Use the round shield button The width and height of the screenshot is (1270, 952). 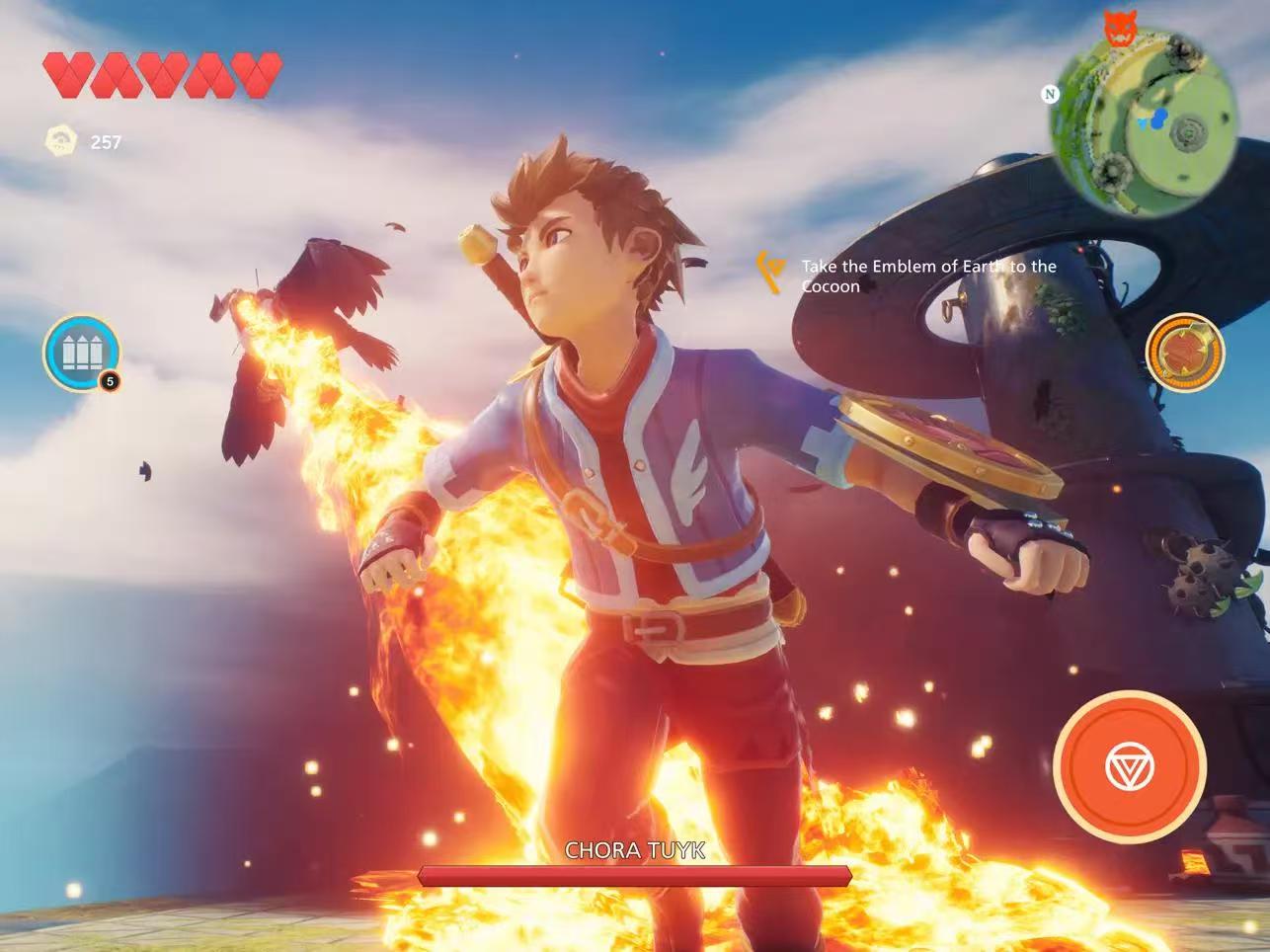[1184, 353]
